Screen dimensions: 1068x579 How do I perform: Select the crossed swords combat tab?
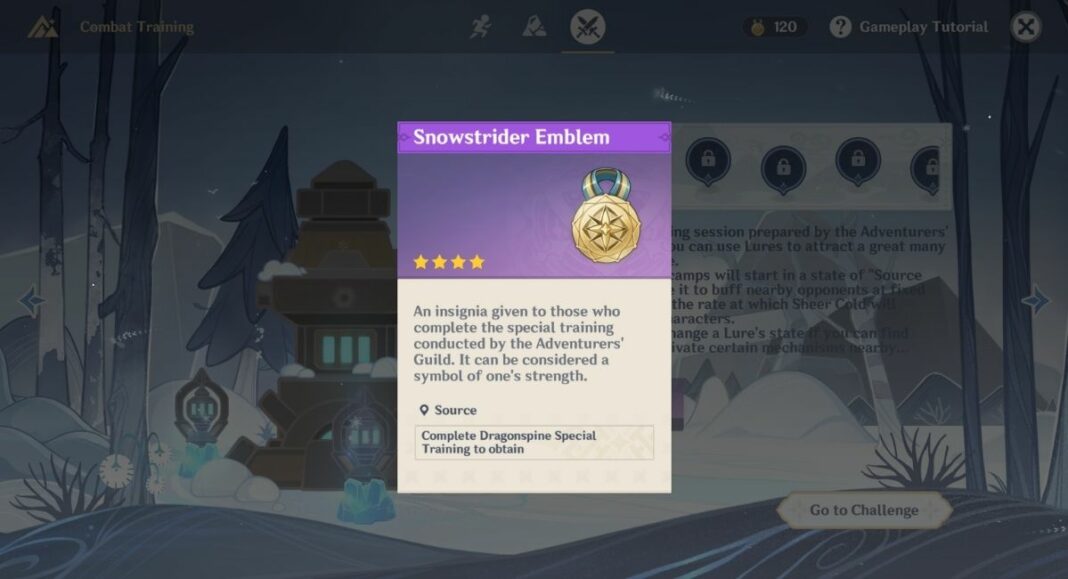pyautogui.click(x=587, y=27)
